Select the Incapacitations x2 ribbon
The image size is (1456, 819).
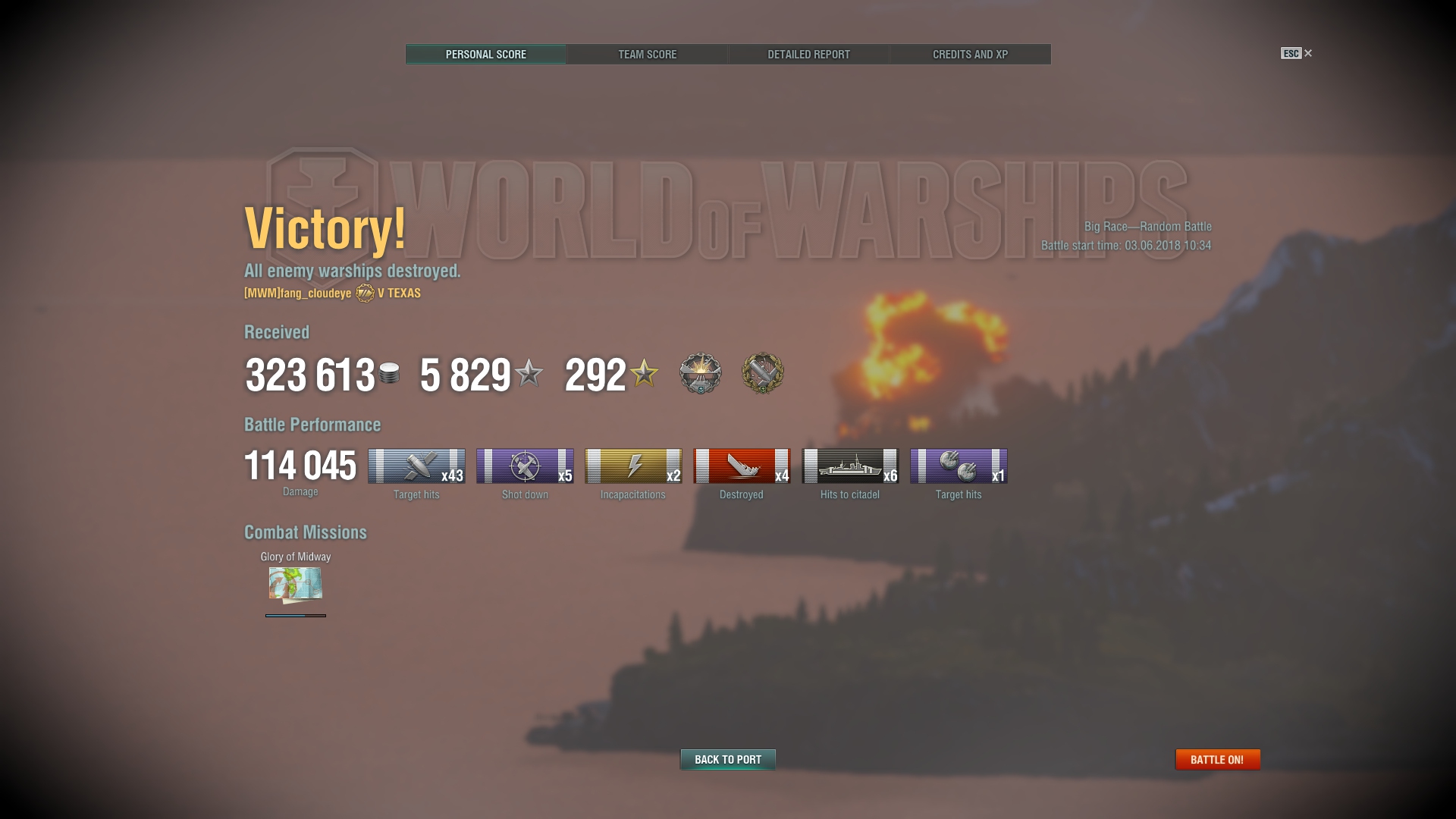[x=633, y=466]
